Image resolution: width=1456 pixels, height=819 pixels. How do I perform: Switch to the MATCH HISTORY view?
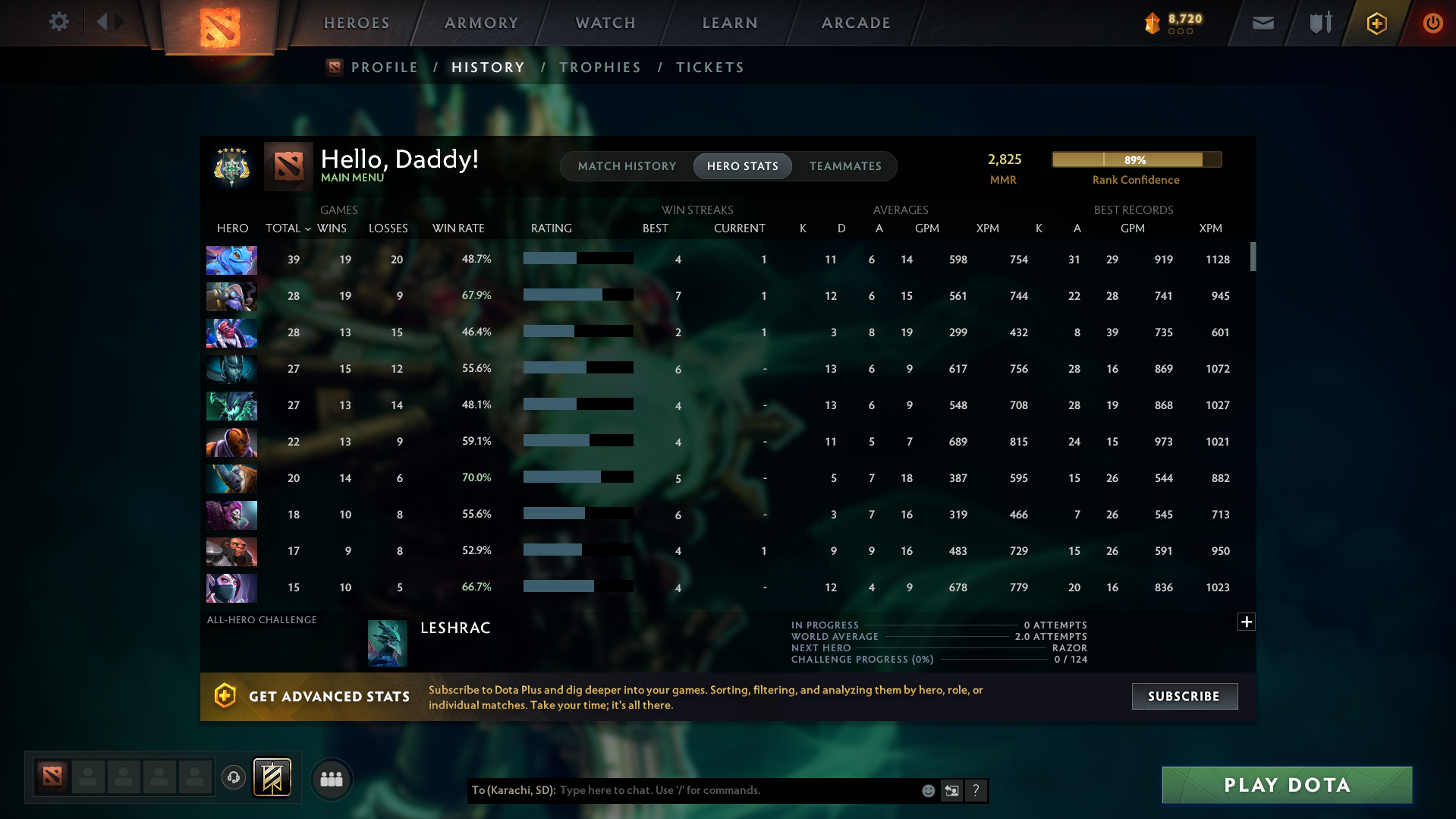point(627,165)
